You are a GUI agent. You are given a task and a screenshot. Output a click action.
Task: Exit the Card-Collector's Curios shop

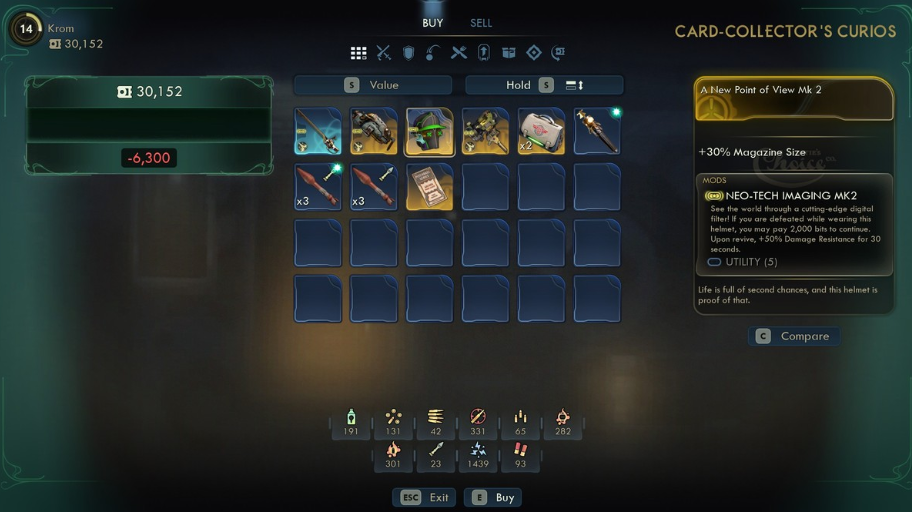pyautogui.click(x=426, y=497)
